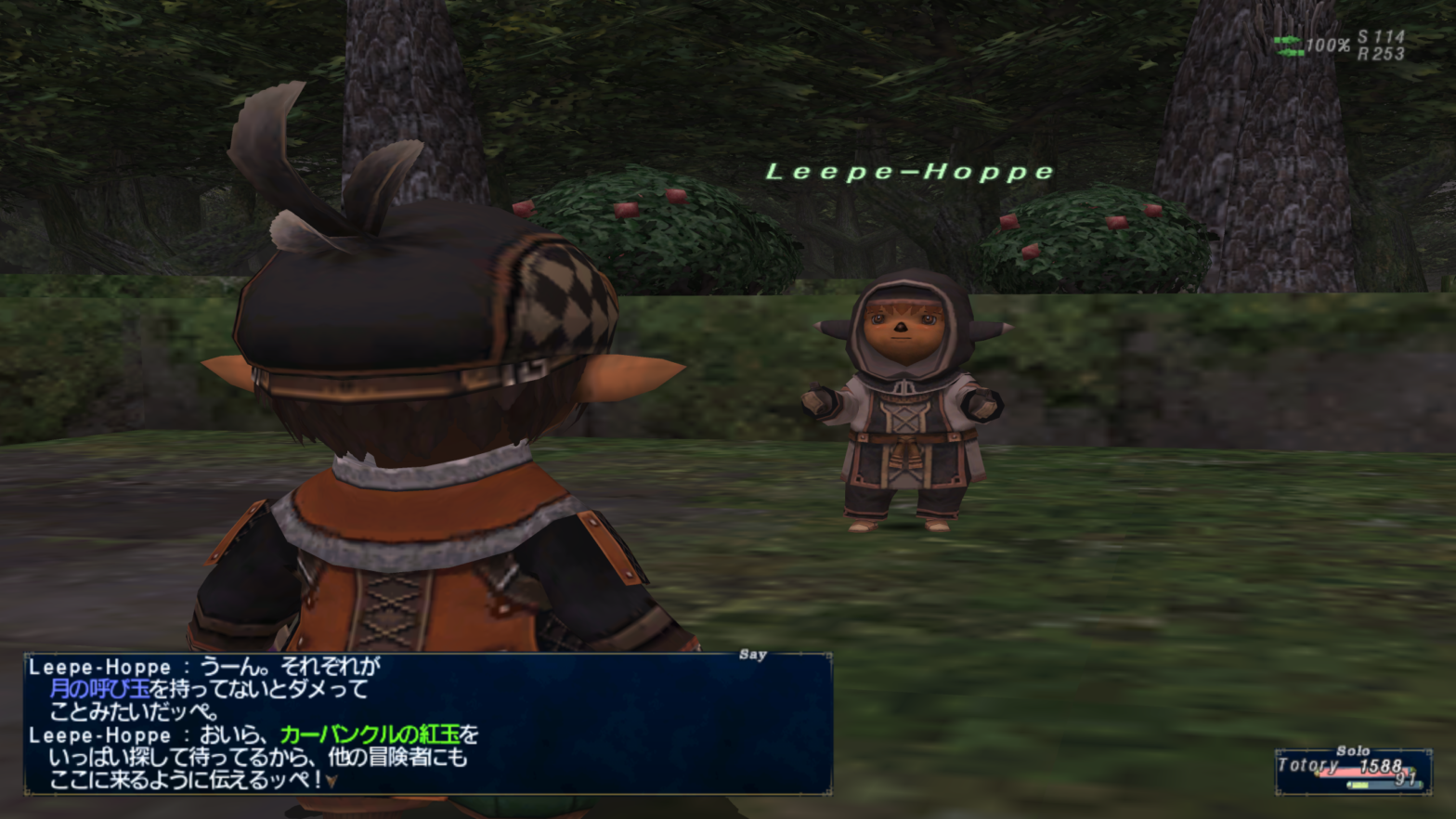Click the dialogue continue arrow marker
Viewport: 1456px width, 819px height.
pos(331,782)
